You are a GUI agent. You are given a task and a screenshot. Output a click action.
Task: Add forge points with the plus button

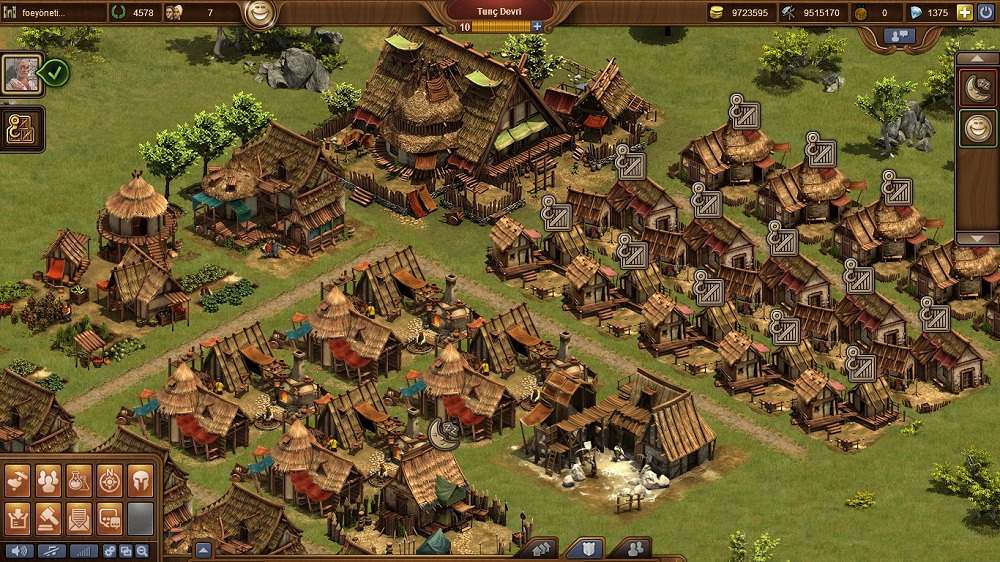click(x=537, y=26)
